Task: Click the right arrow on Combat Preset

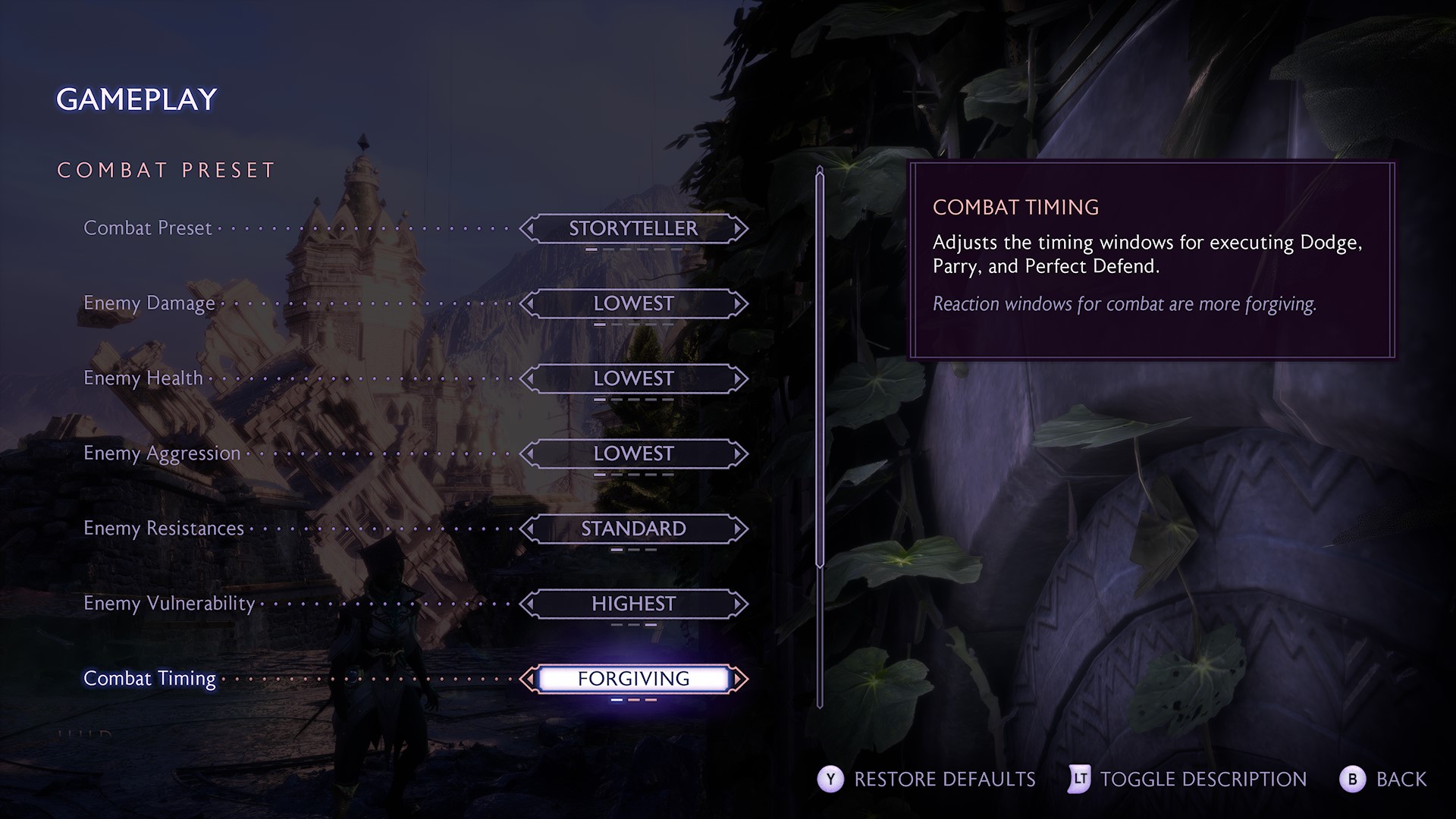Action: [738, 228]
